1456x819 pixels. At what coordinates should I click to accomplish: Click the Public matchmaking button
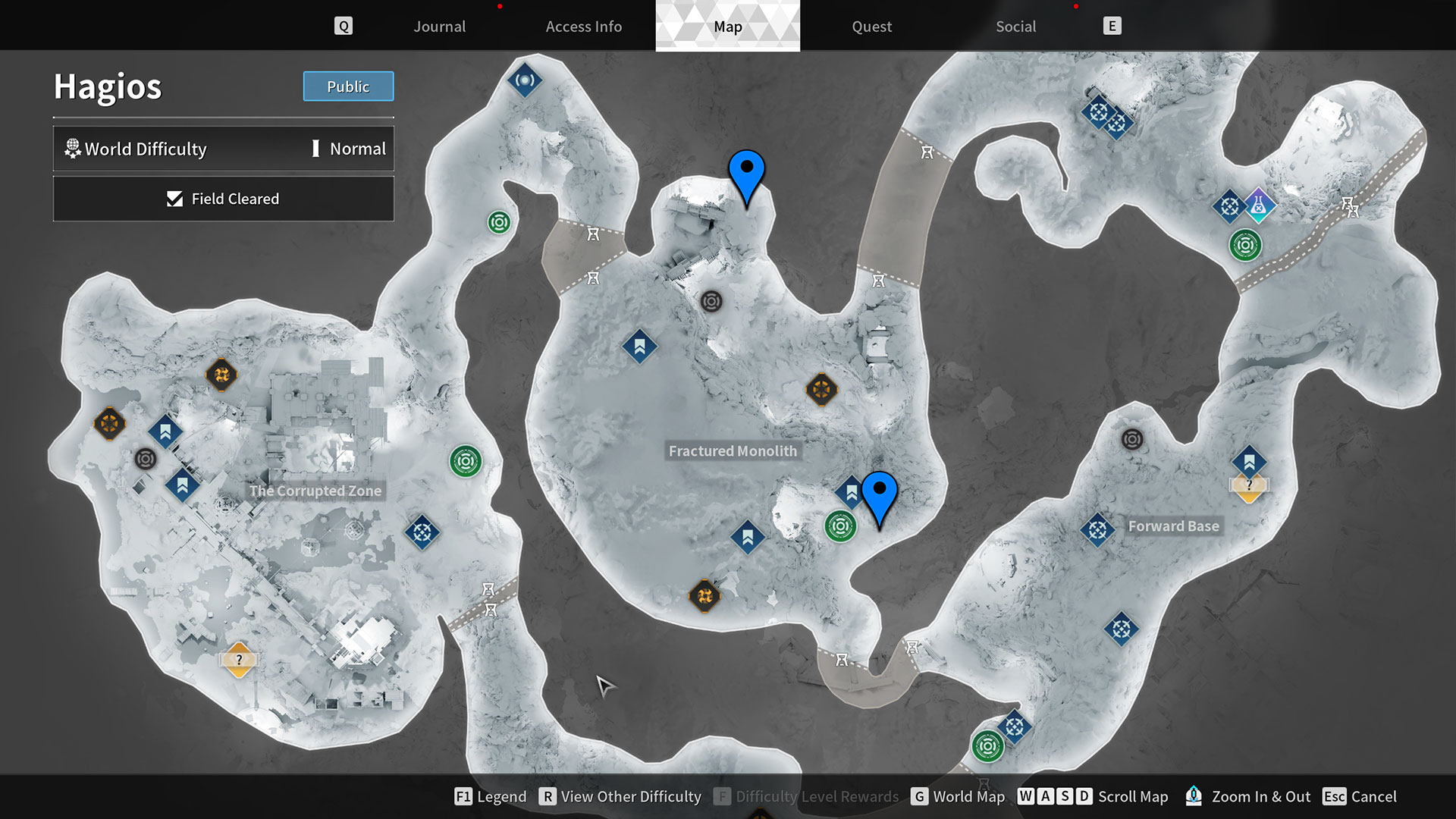(x=348, y=86)
